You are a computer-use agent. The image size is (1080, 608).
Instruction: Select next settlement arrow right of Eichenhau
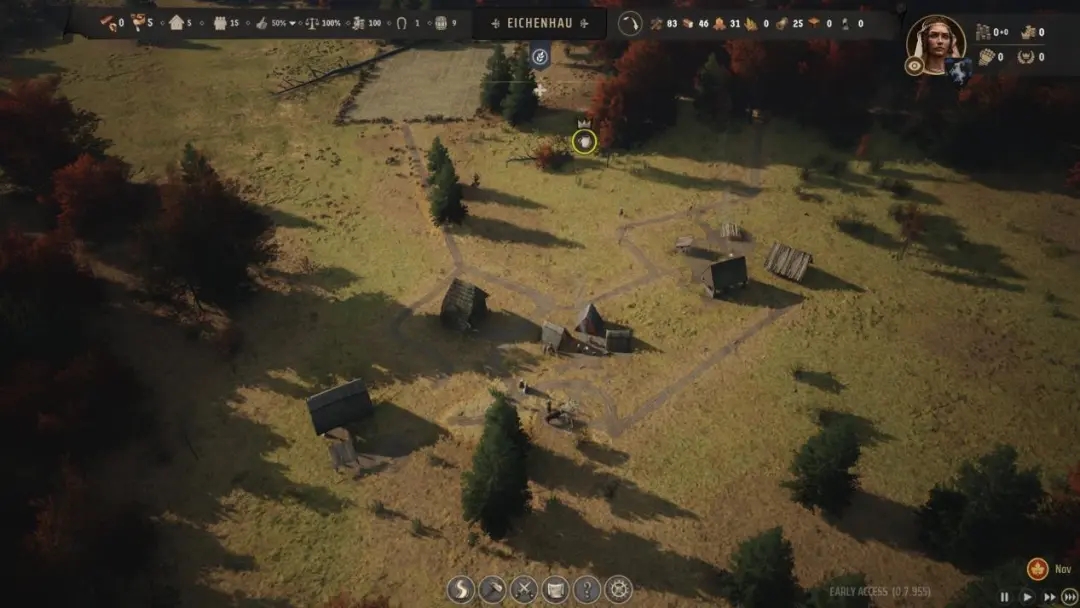point(586,23)
